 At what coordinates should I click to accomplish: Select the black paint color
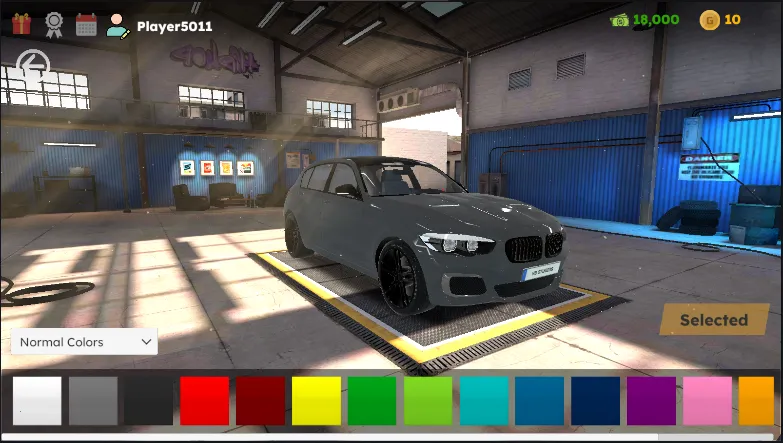click(149, 400)
